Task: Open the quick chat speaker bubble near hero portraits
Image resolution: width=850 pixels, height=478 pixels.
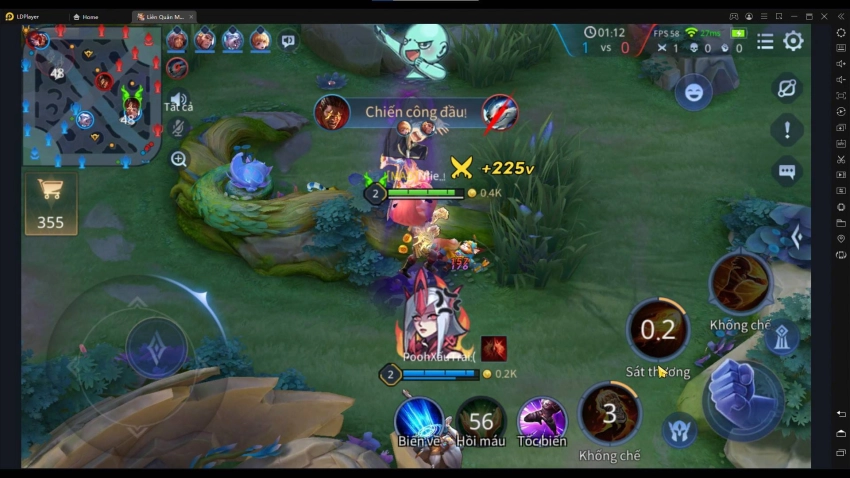Action: pyautogui.click(x=288, y=41)
